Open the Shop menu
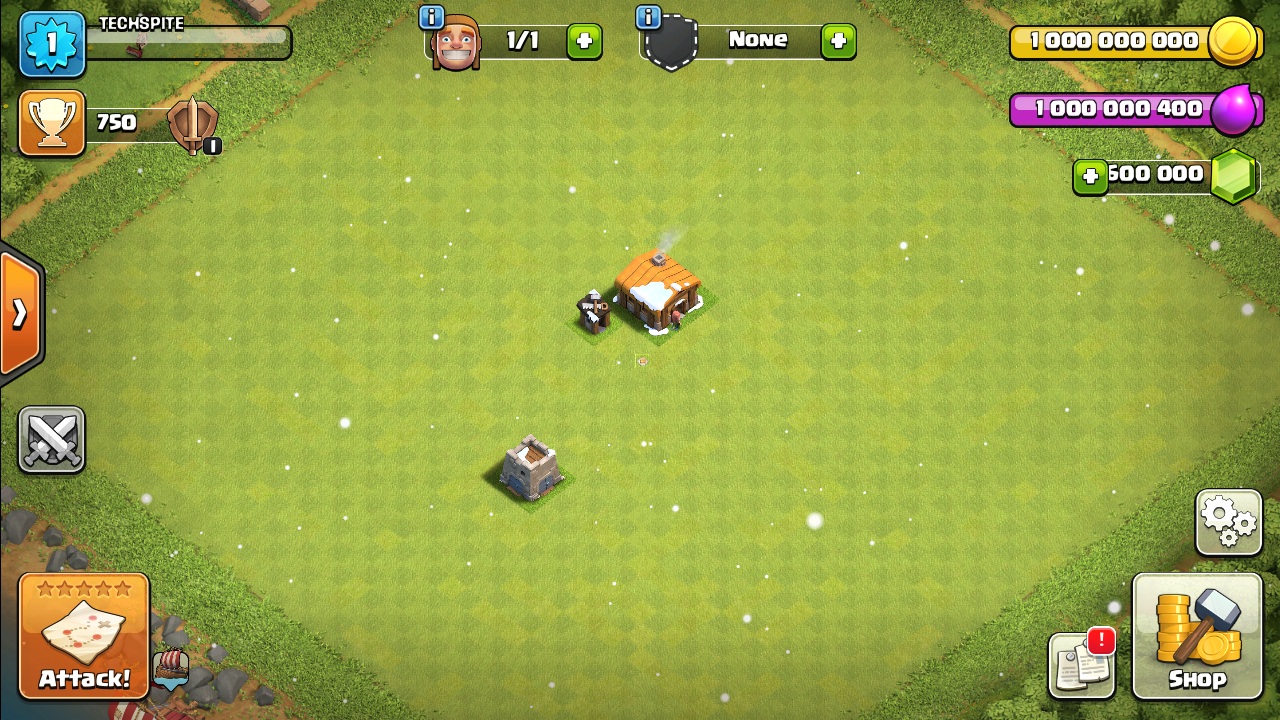Viewport: 1280px width, 720px height. (x=1197, y=636)
